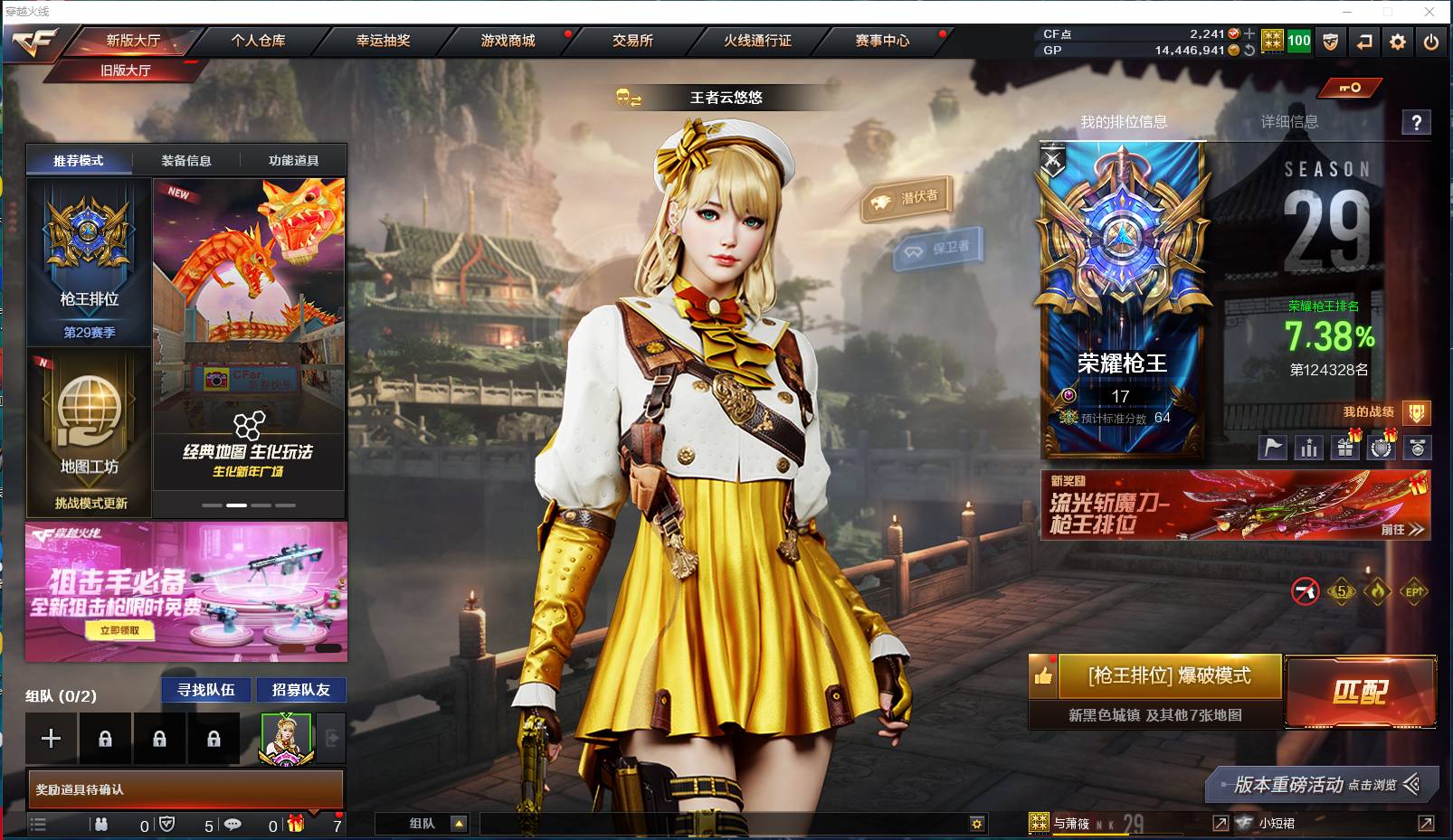Image resolution: width=1453 pixels, height=840 pixels.
Task: Select the second carousel dot under 经典地图
Action: click(x=236, y=505)
